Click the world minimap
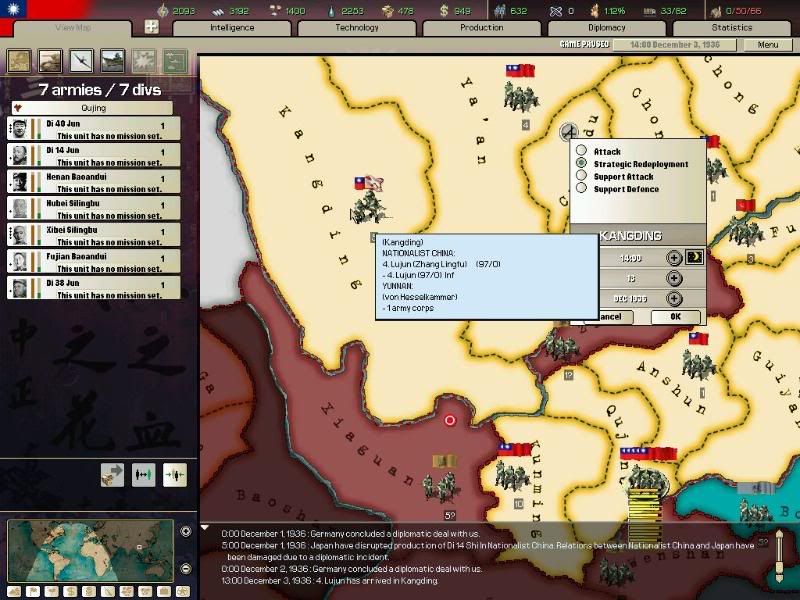The width and height of the screenshot is (800, 600). click(x=88, y=549)
